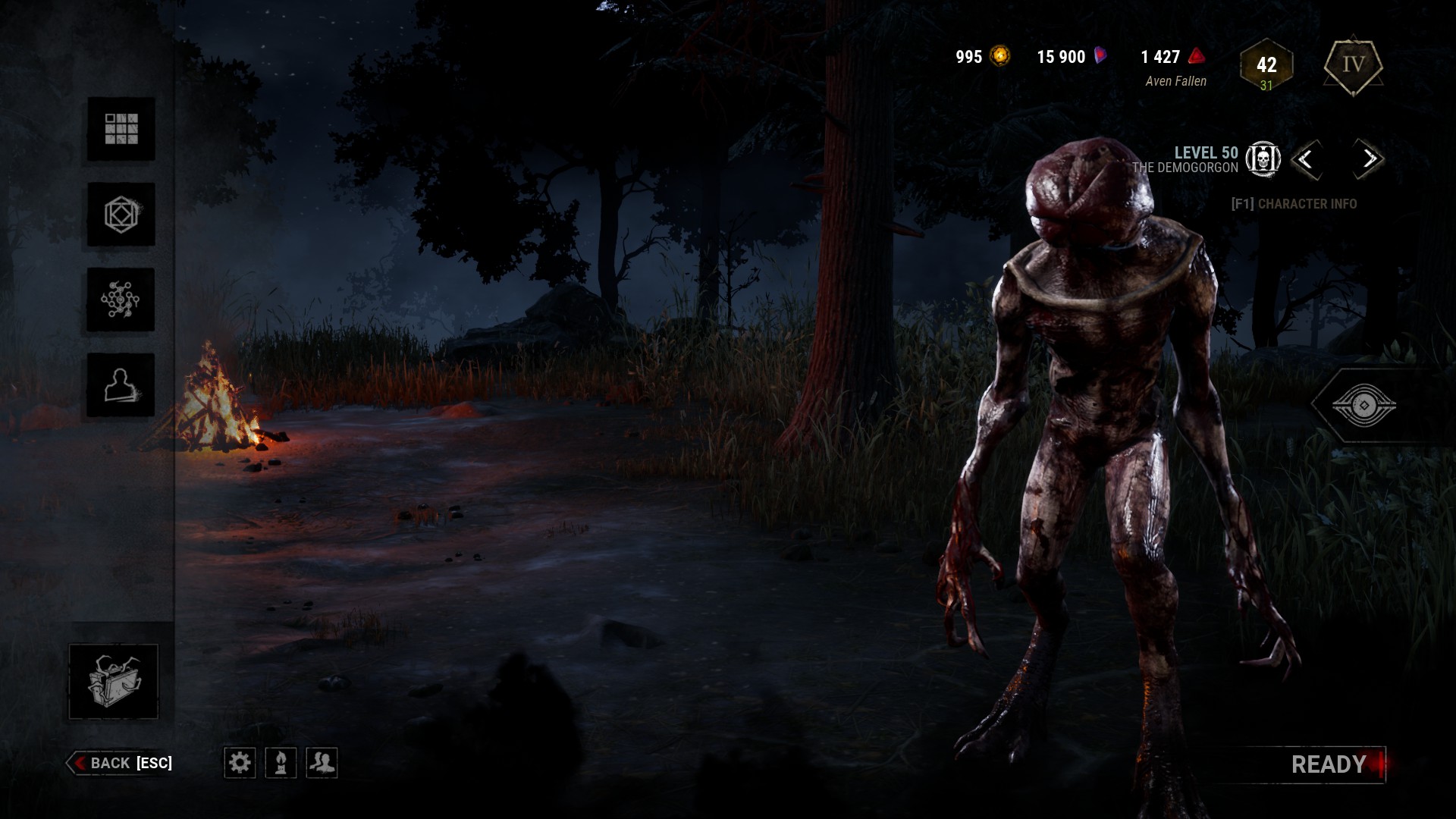Screen dimensions: 1456x819
Task: Open the character customization menu
Action: coord(121,385)
